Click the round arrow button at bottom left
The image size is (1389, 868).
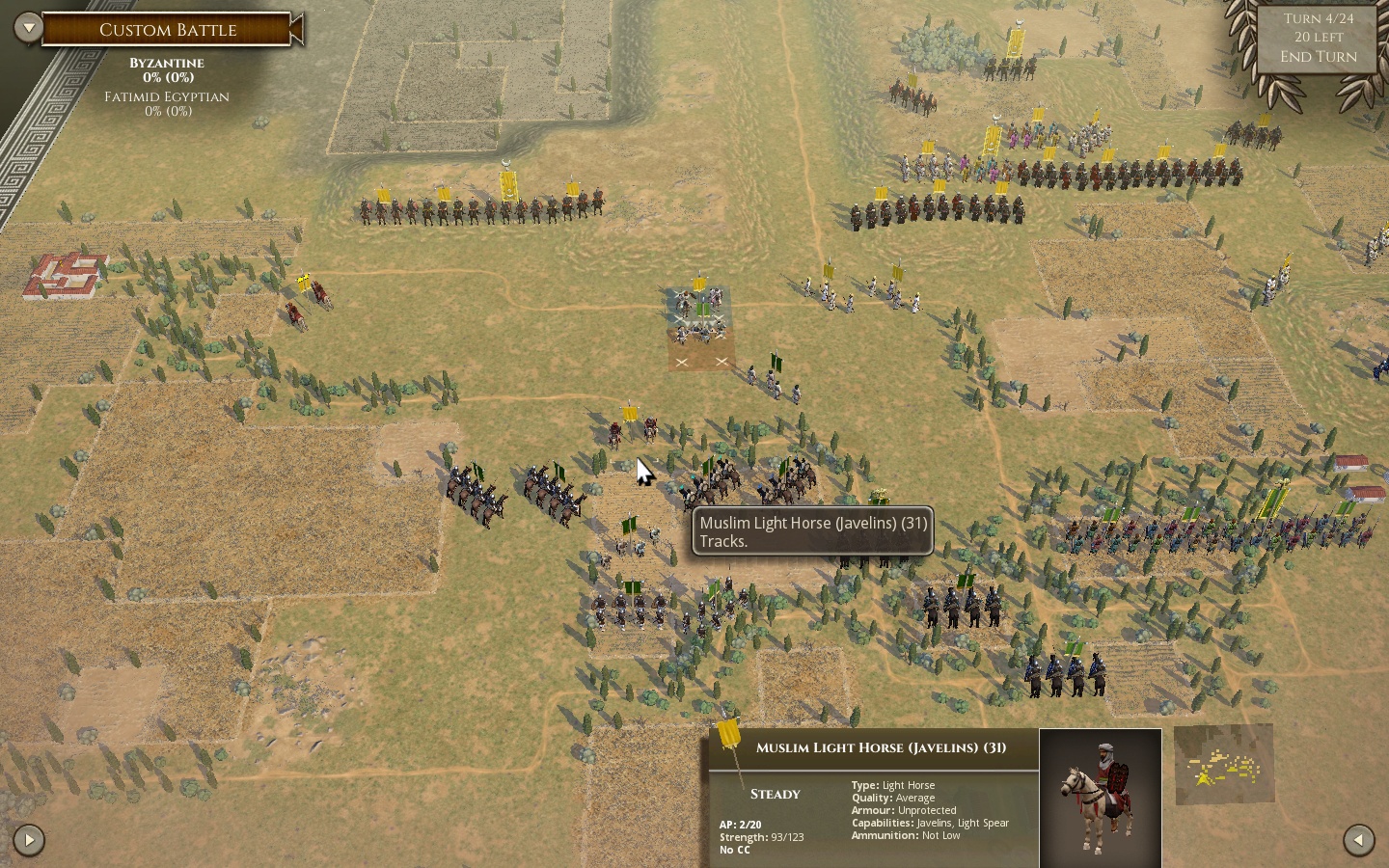29,840
